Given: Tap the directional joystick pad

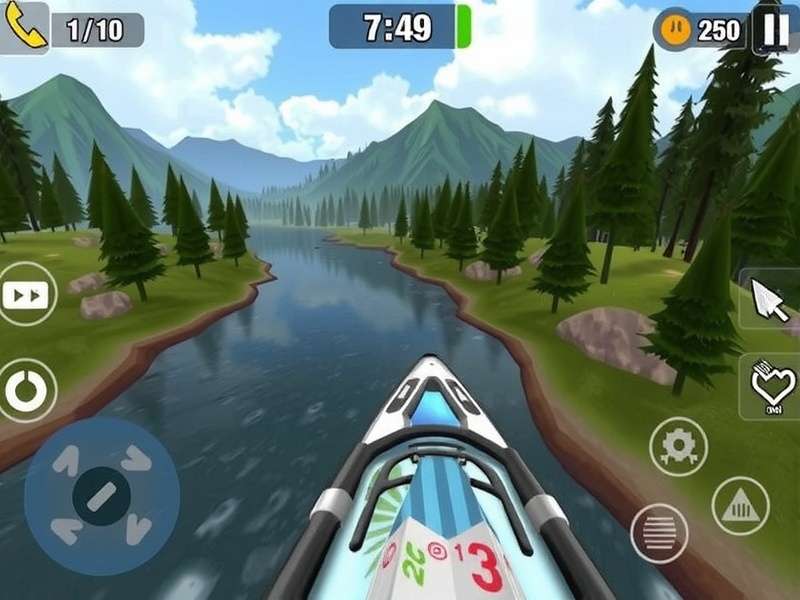Looking at the screenshot, I should coord(101,496).
